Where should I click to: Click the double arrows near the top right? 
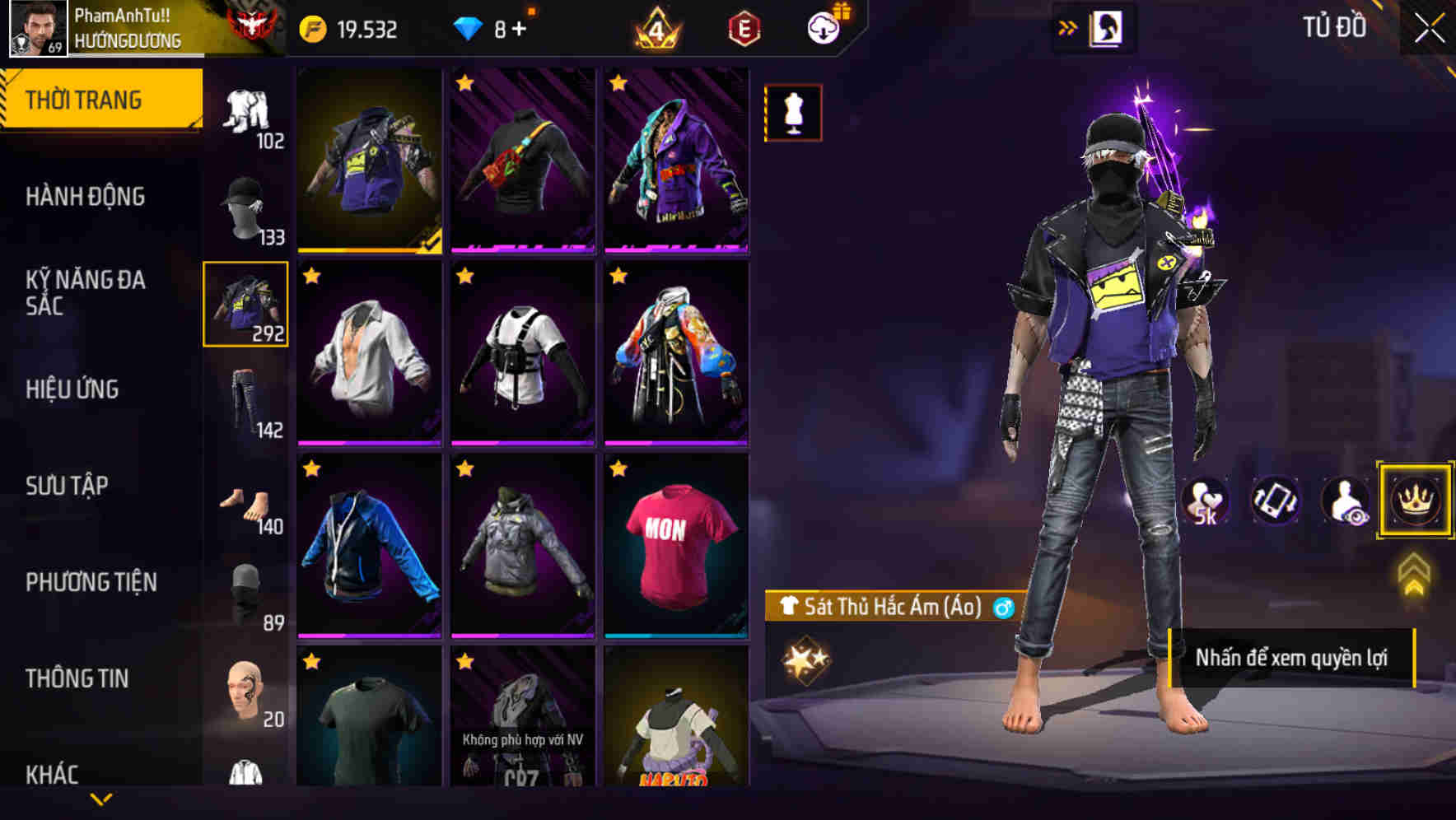pos(1067,26)
